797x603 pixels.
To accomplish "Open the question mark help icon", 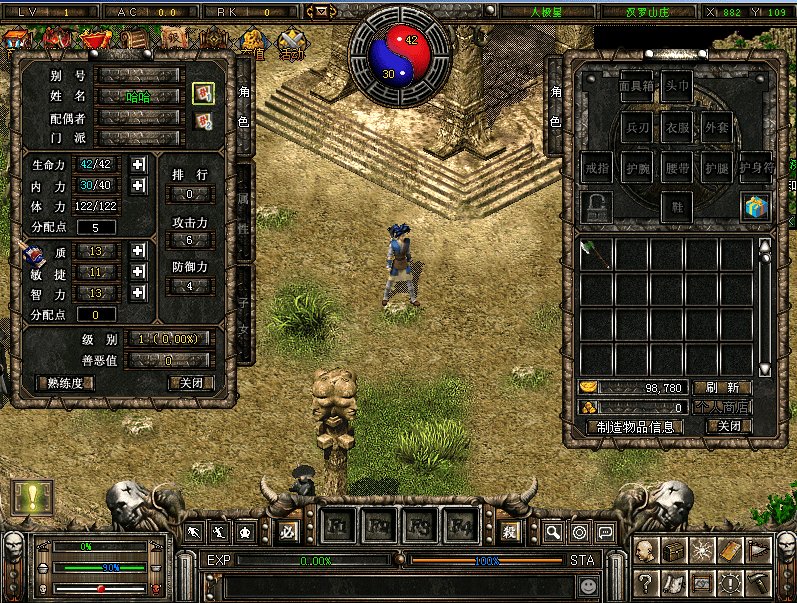I will (646, 581).
